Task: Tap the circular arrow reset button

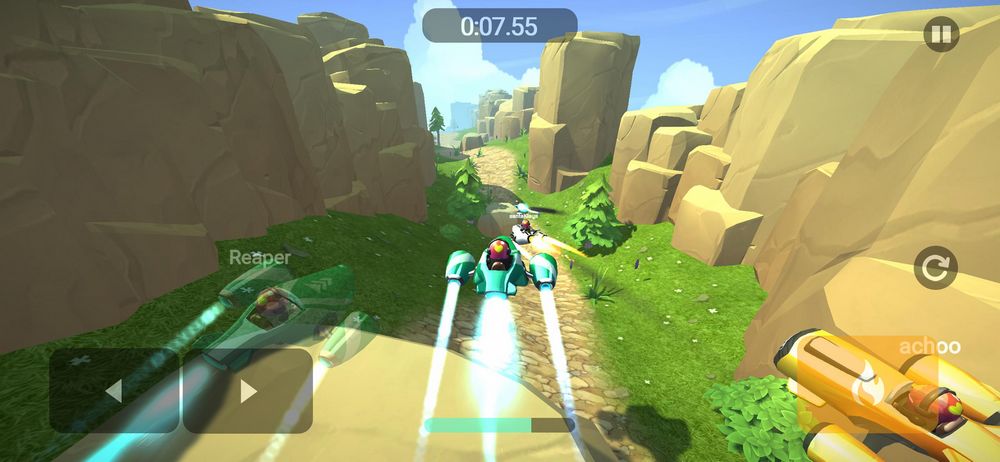Action: (936, 268)
